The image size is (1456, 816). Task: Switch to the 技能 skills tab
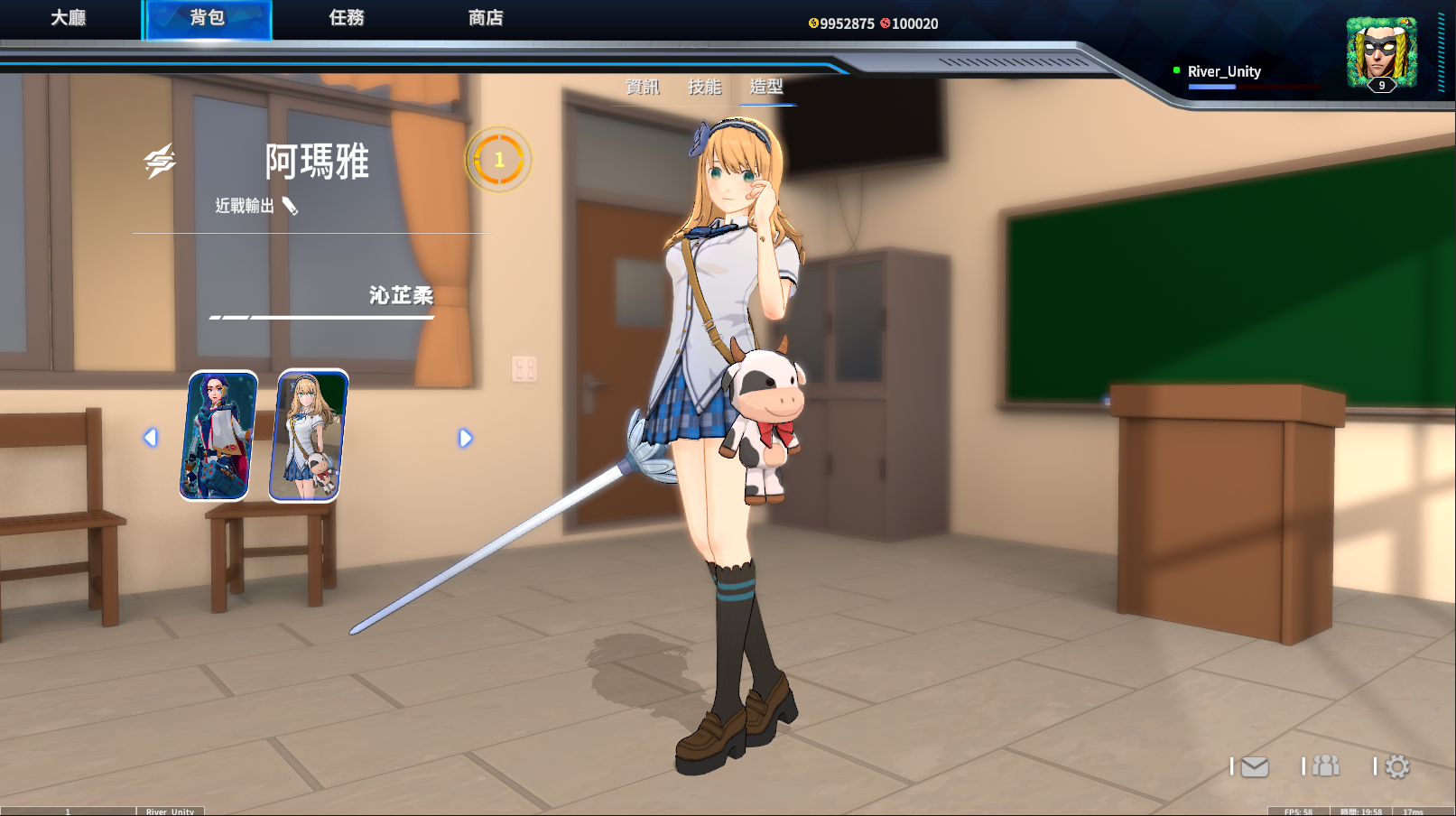pyautogui.click(x=705, y=87)
